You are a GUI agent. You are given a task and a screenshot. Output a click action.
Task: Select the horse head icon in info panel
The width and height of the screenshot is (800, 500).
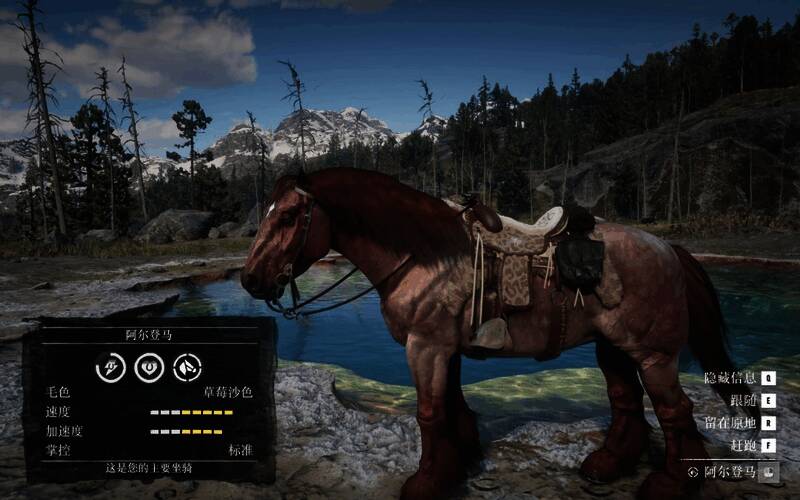(x=188, y=367)
